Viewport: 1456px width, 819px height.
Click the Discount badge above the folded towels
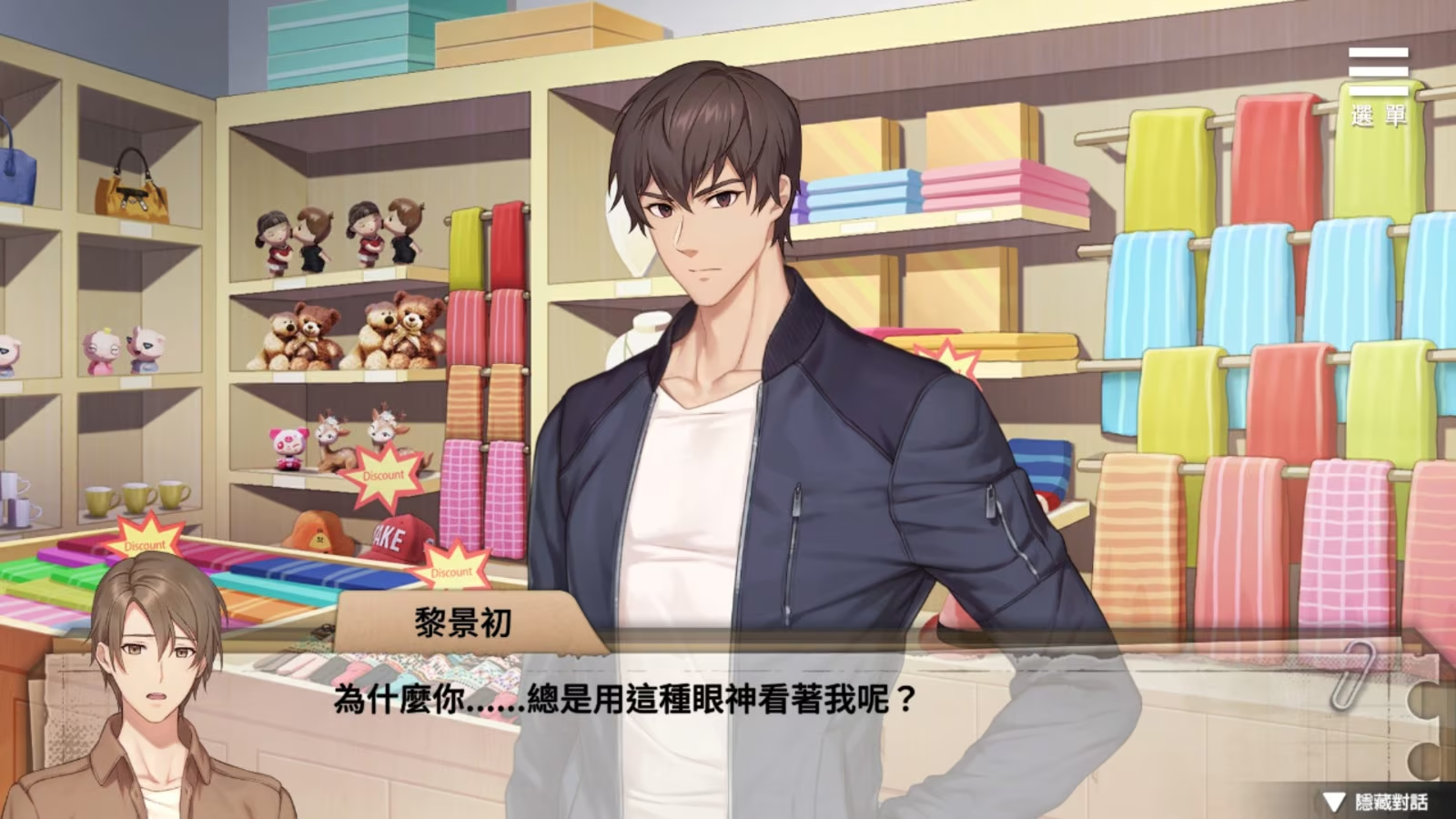click(144, 545)
